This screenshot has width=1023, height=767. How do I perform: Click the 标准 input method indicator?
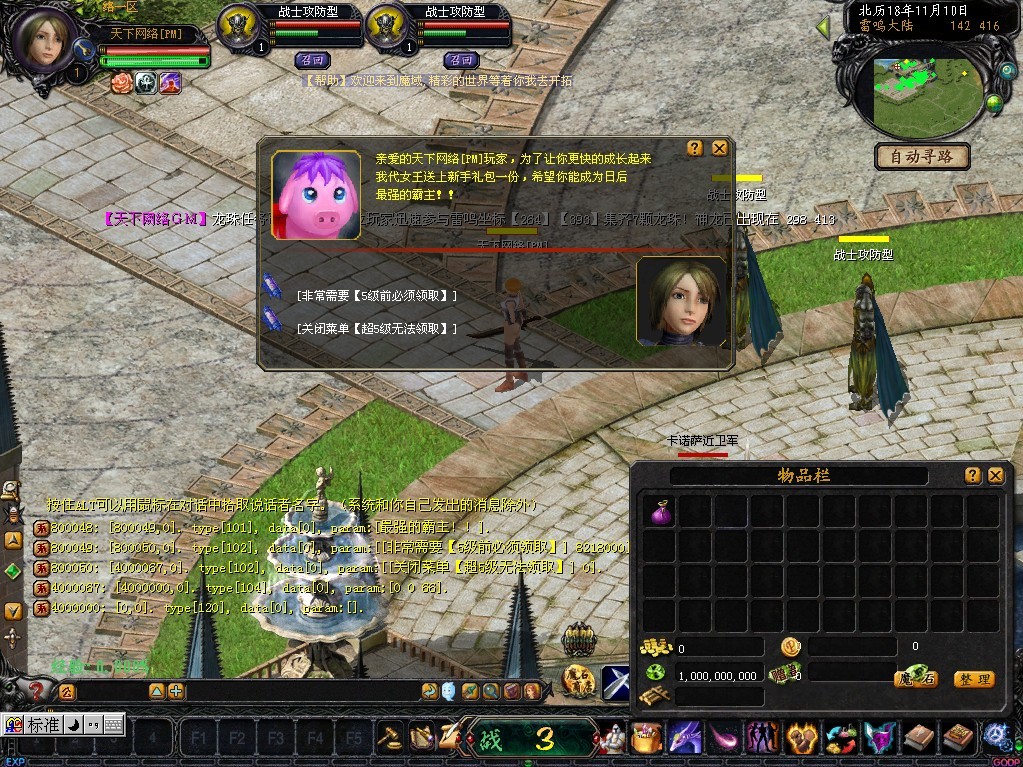[43, 724]
